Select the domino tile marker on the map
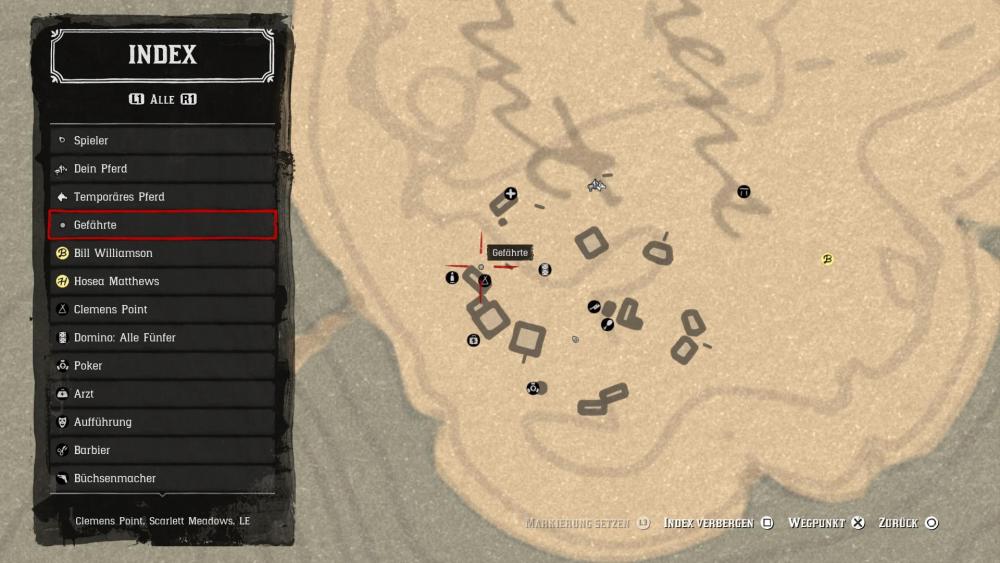 point(544,269)
